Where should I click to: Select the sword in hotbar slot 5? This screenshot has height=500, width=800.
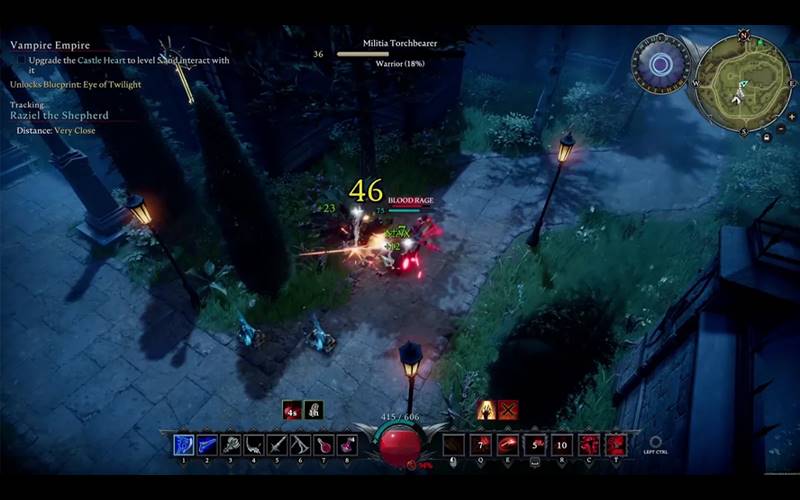277,445
